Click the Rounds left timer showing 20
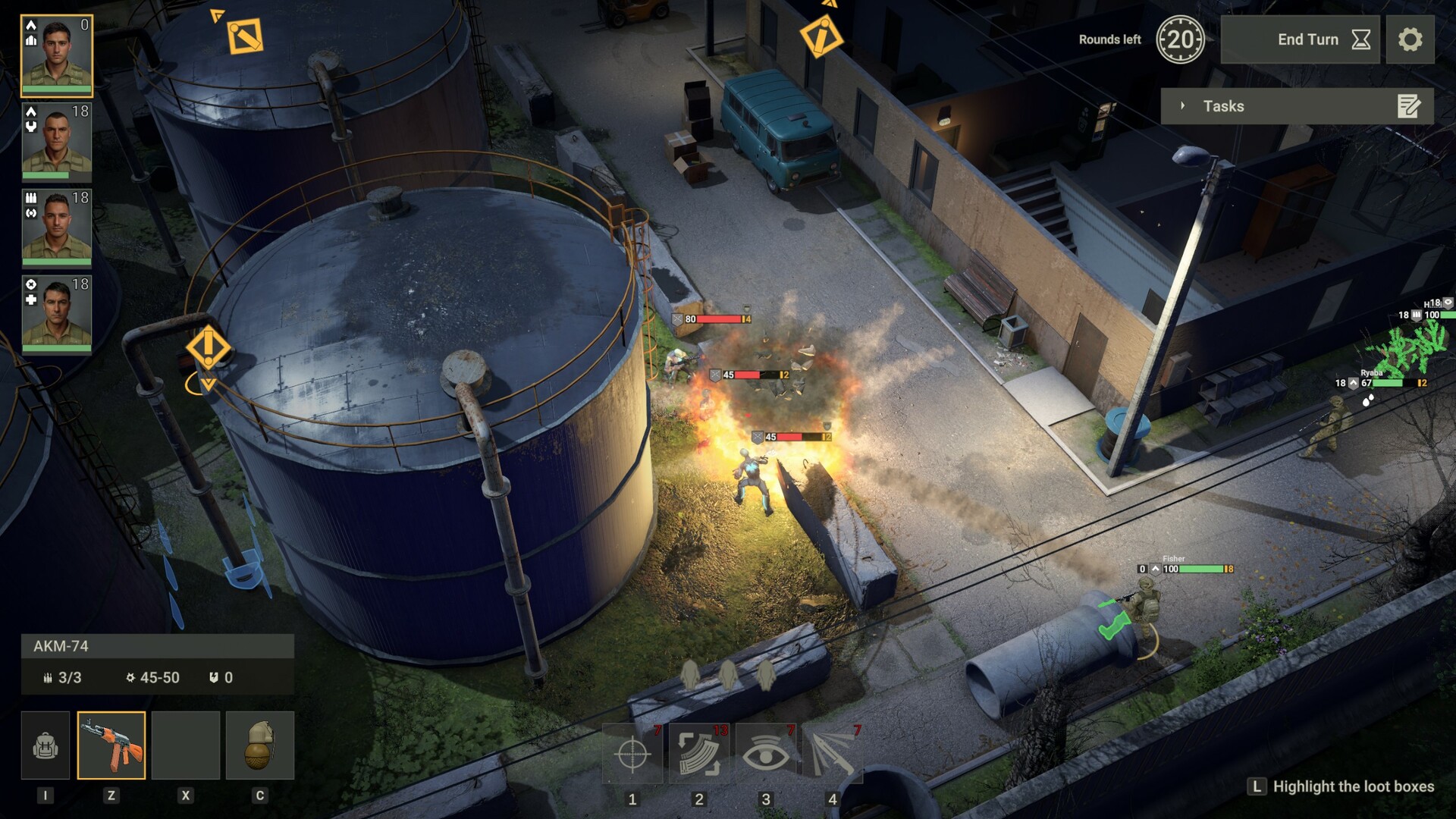The height and width of the screenshot is (819, 1456). click(1181, 38)
